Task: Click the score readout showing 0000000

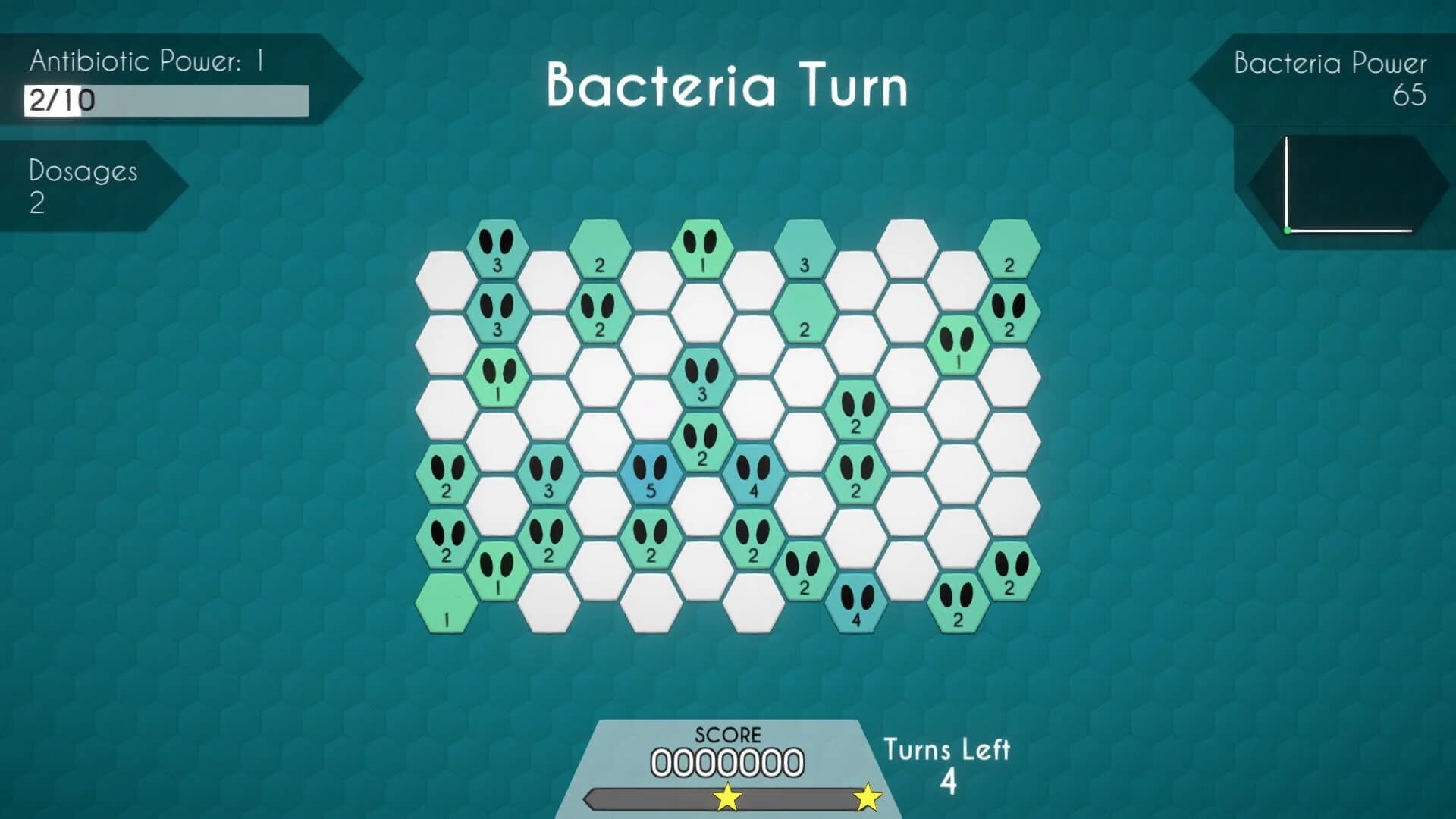Action: point(726,761)
